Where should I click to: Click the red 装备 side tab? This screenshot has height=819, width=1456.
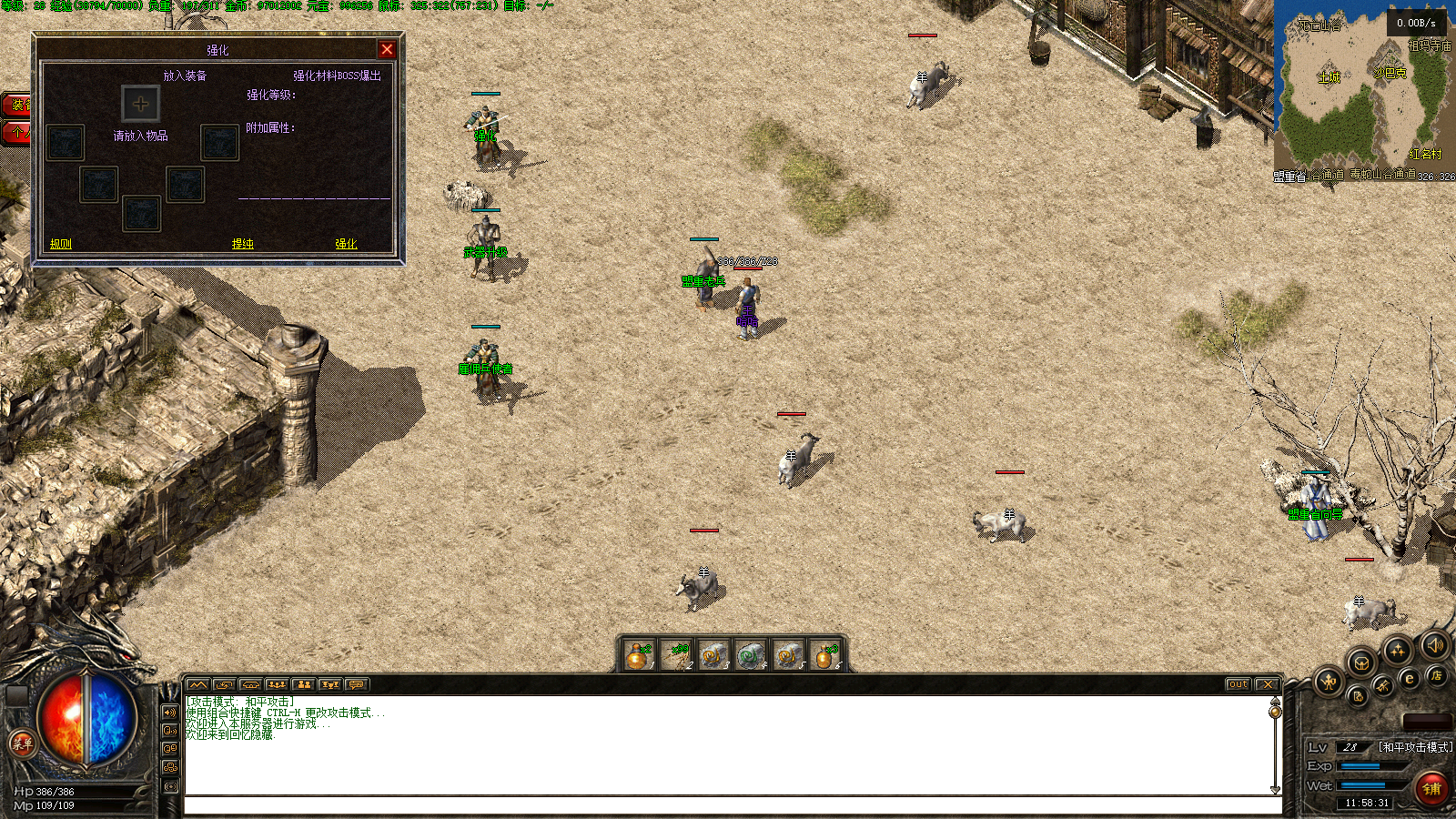tap(15, 105)
